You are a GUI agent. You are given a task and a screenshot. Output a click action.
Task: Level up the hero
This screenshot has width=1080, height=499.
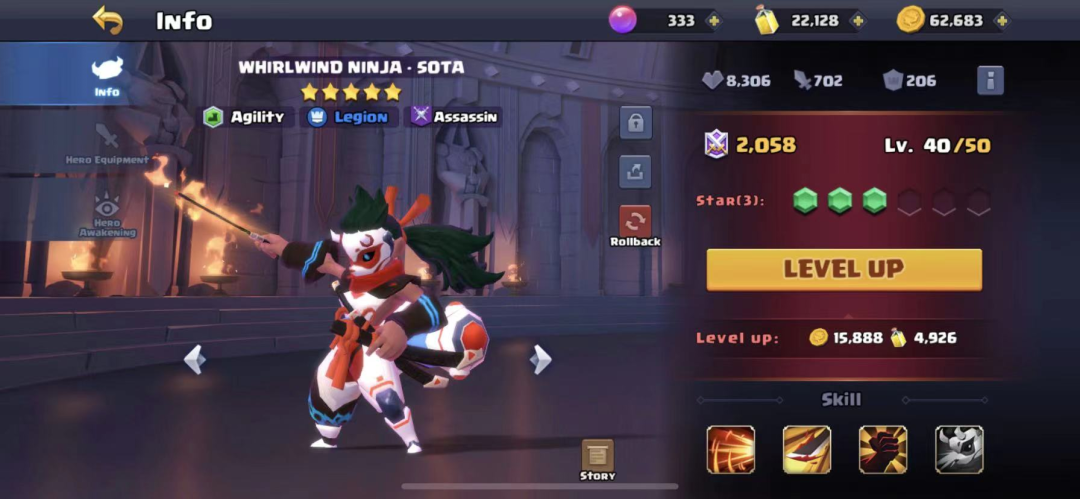[844, 269]
